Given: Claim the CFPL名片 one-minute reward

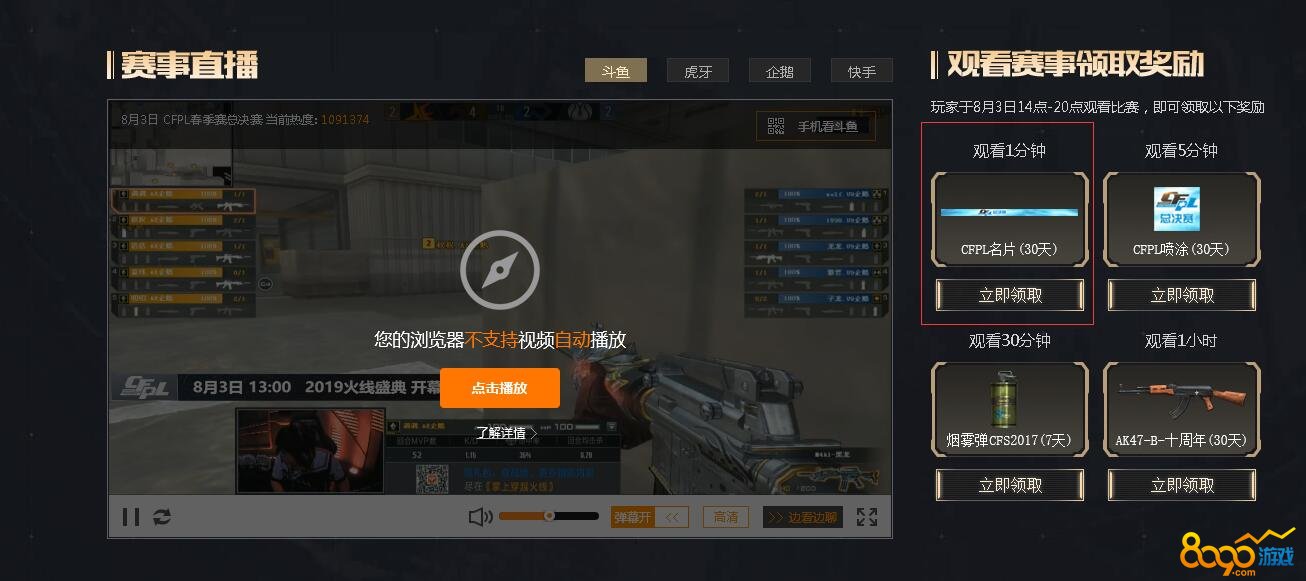Looking at the screenshot, I should click(x=1010, y=295).
